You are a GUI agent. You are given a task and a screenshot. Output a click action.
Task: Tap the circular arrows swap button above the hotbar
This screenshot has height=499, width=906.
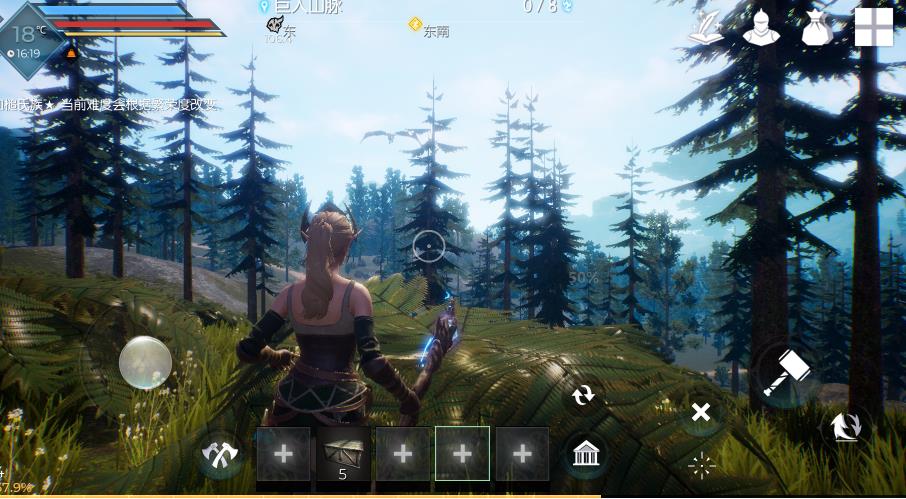583,395
